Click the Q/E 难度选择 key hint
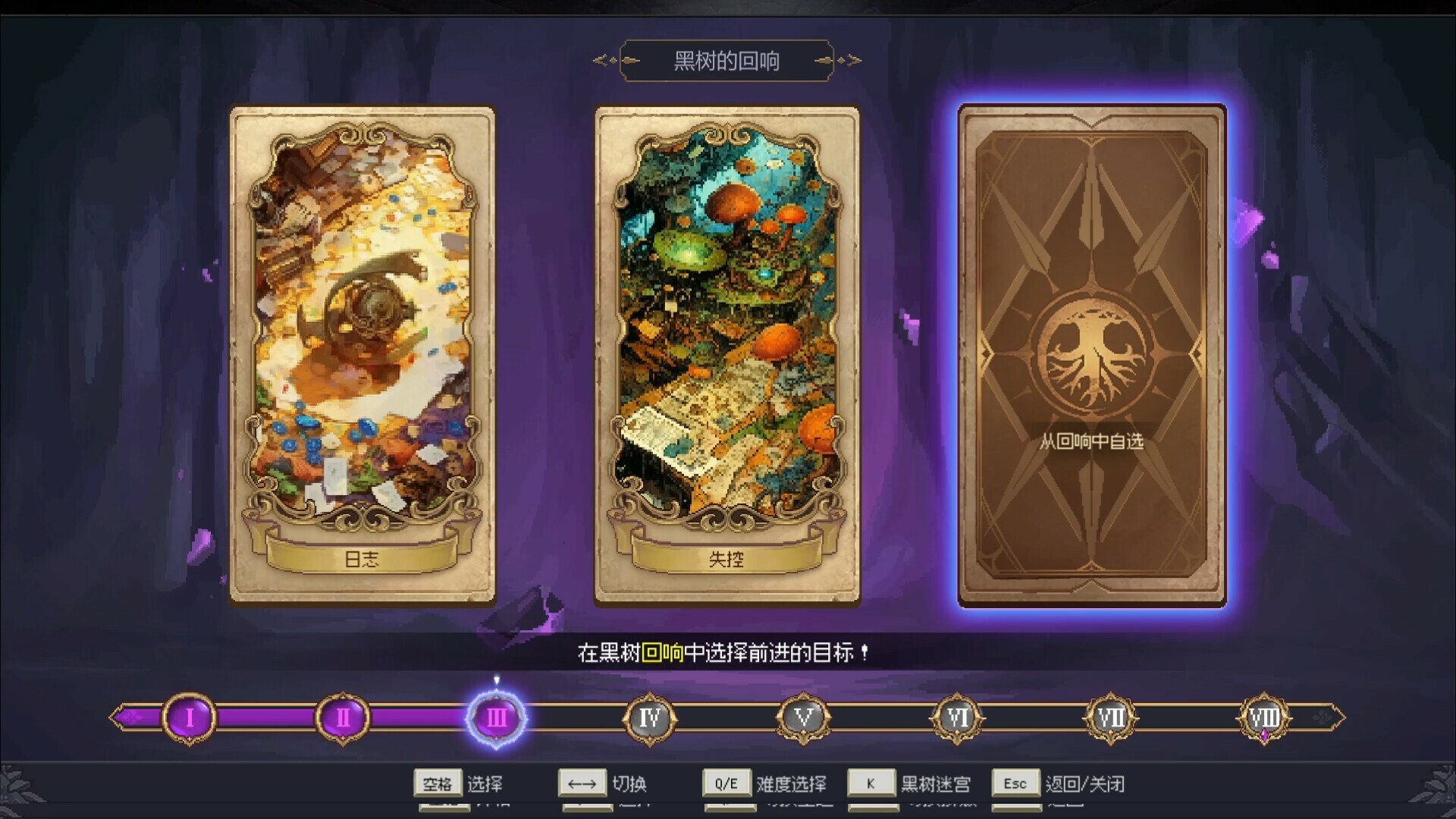 click(x=726, y=783)
